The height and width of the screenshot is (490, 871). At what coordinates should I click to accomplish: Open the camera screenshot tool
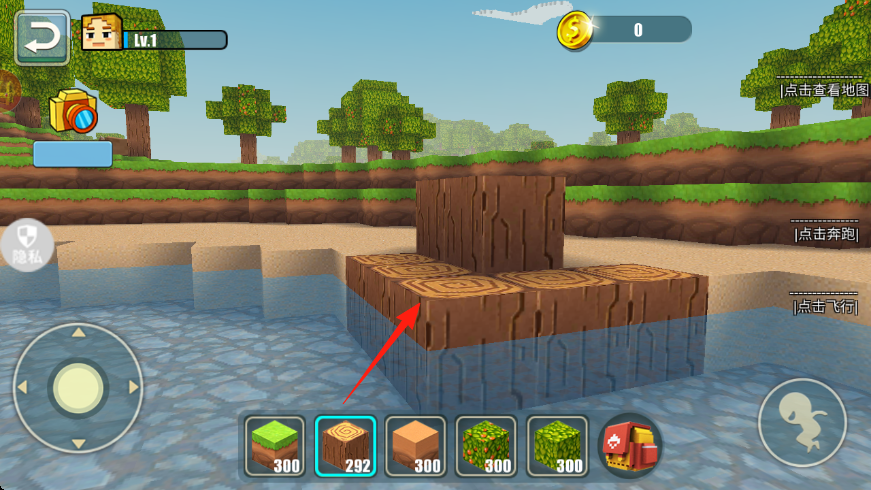pyautogui.click(x=73, y=111)
